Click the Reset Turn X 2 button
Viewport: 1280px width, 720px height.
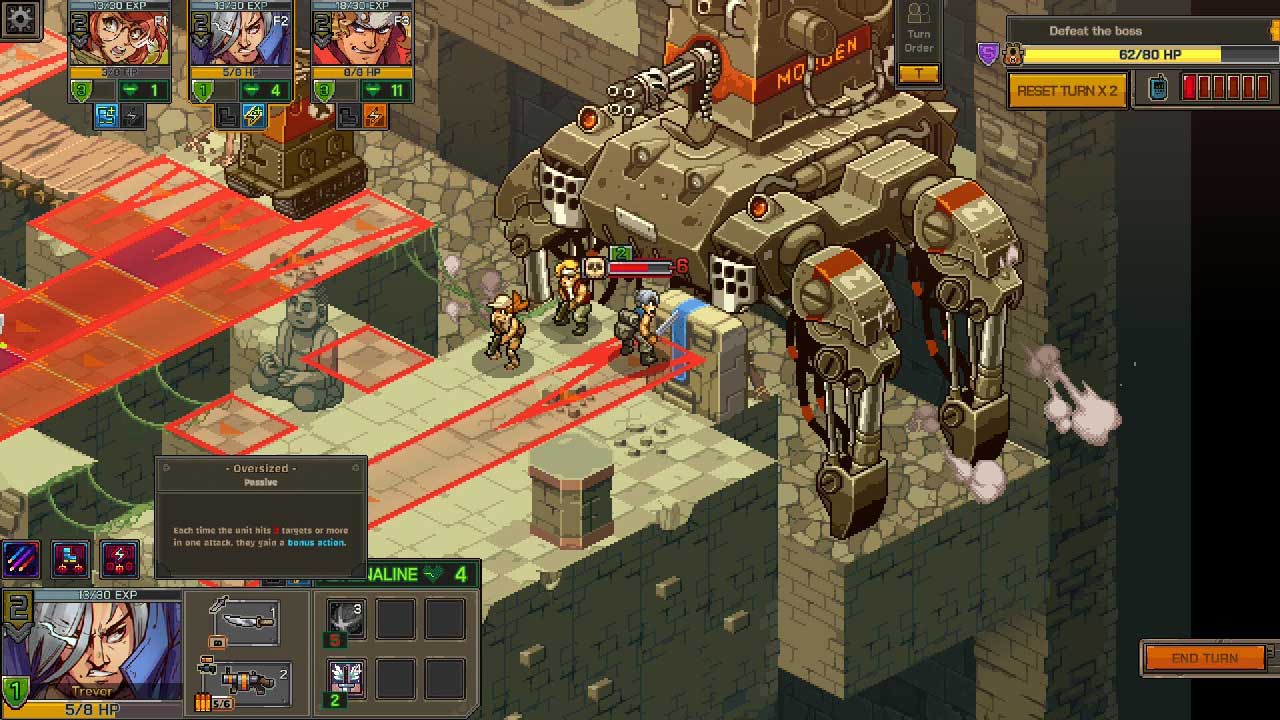click(1067, 91)
